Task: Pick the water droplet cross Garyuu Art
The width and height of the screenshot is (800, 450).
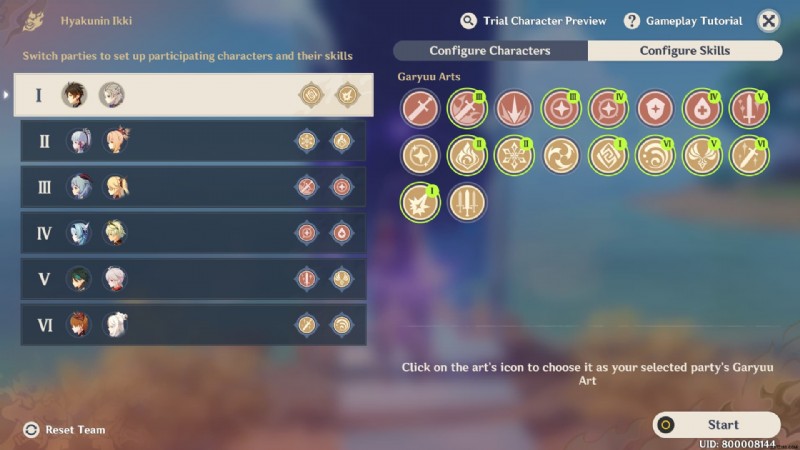Action: 702,109
